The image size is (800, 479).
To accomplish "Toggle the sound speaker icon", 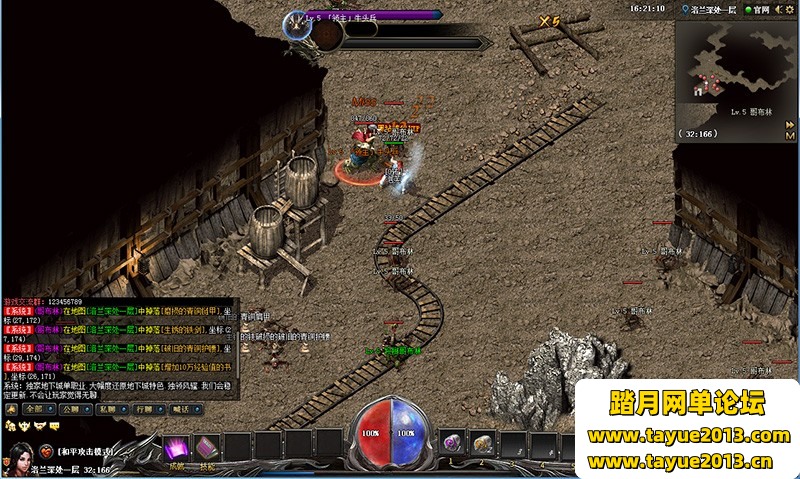I will pyautogui.click(x=778, y=9).
